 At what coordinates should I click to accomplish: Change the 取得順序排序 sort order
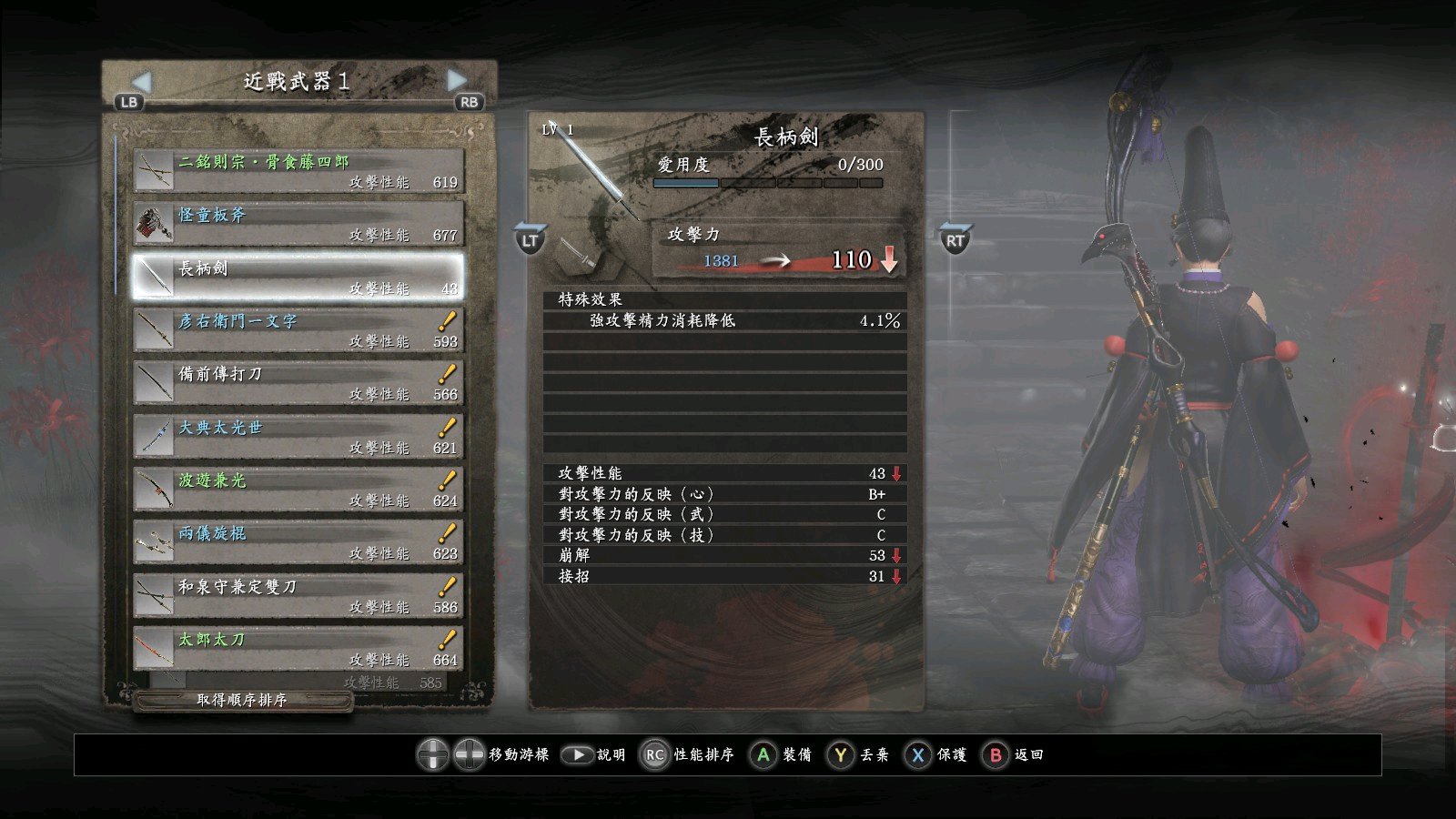[x=242, y=700]
